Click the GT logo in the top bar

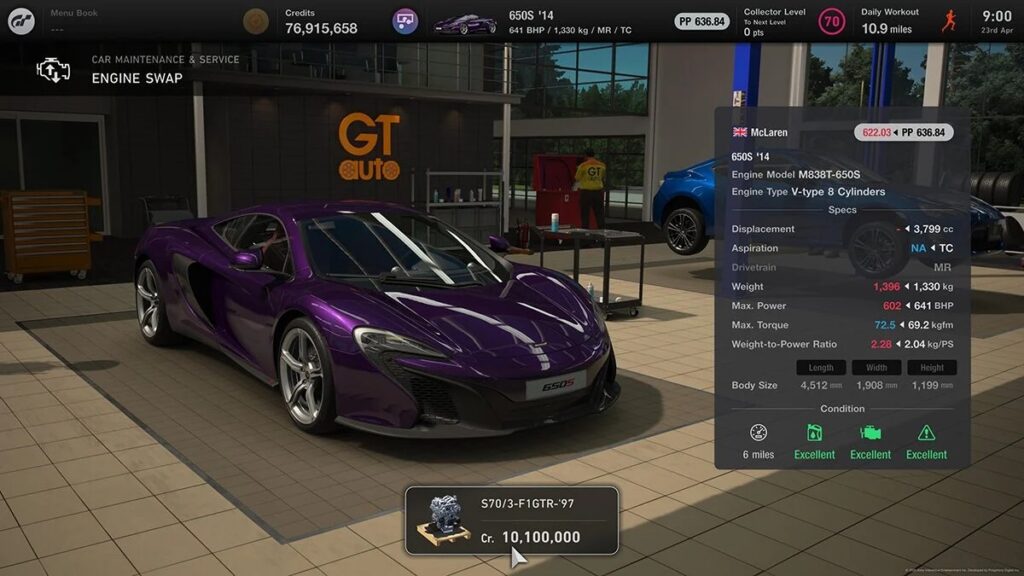[x=21, y=21]
